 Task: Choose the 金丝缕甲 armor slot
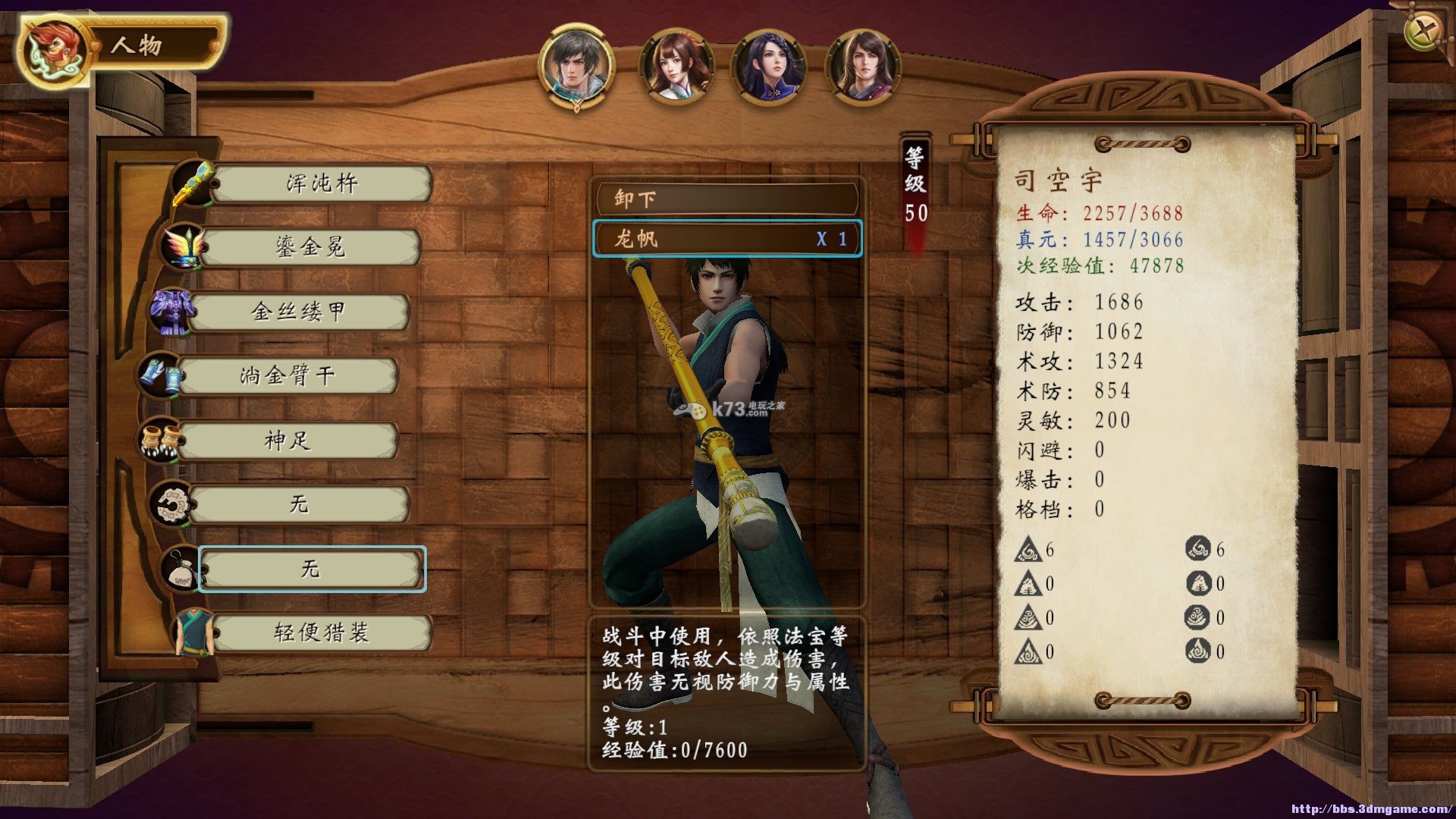(x=298, y=312)
